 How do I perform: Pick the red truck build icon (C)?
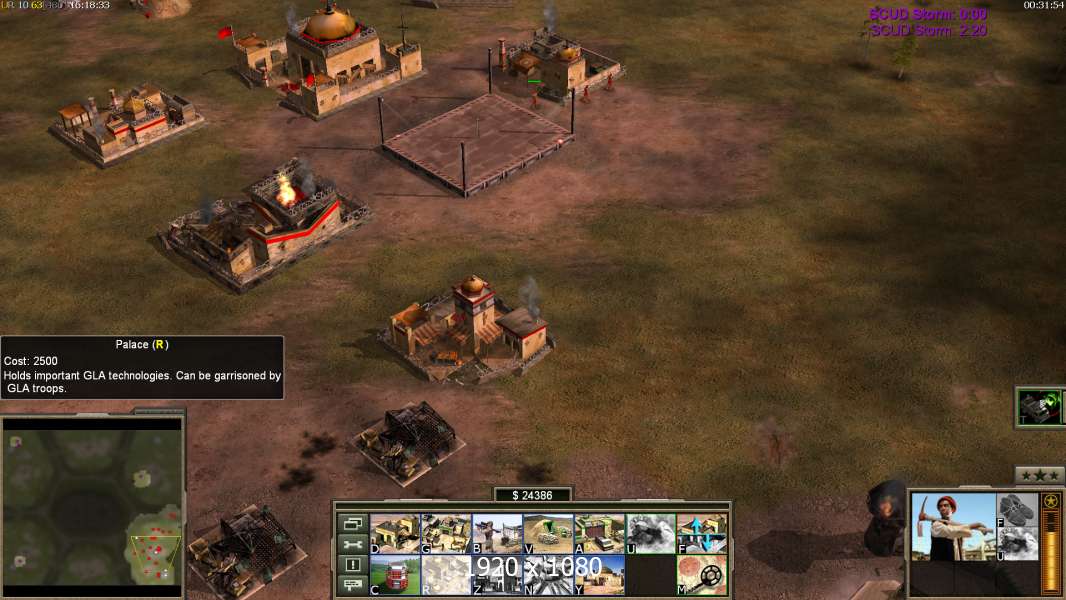(x=394, y=575)
